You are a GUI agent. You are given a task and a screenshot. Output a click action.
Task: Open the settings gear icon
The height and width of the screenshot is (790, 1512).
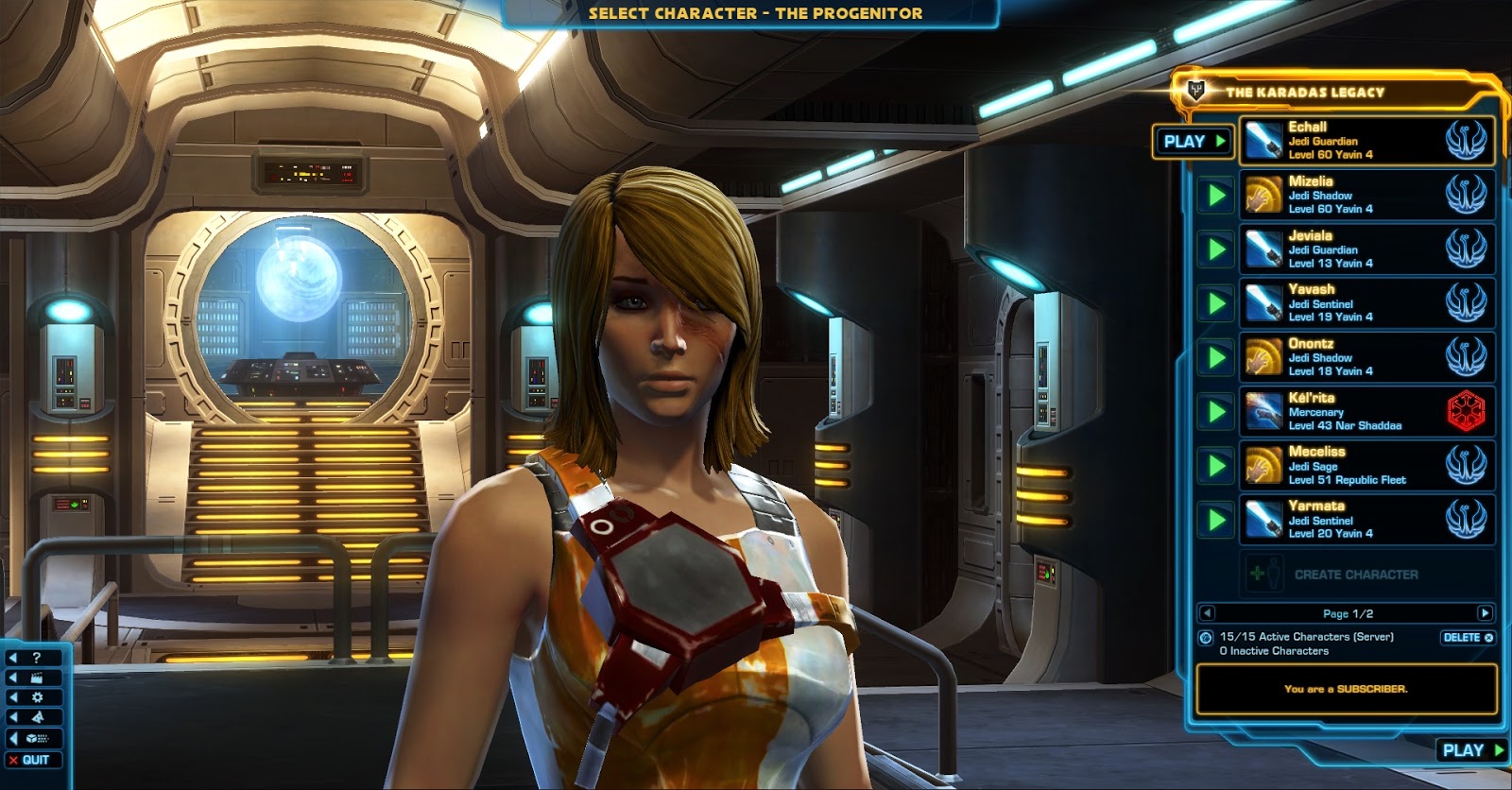(x=36, y=697)
